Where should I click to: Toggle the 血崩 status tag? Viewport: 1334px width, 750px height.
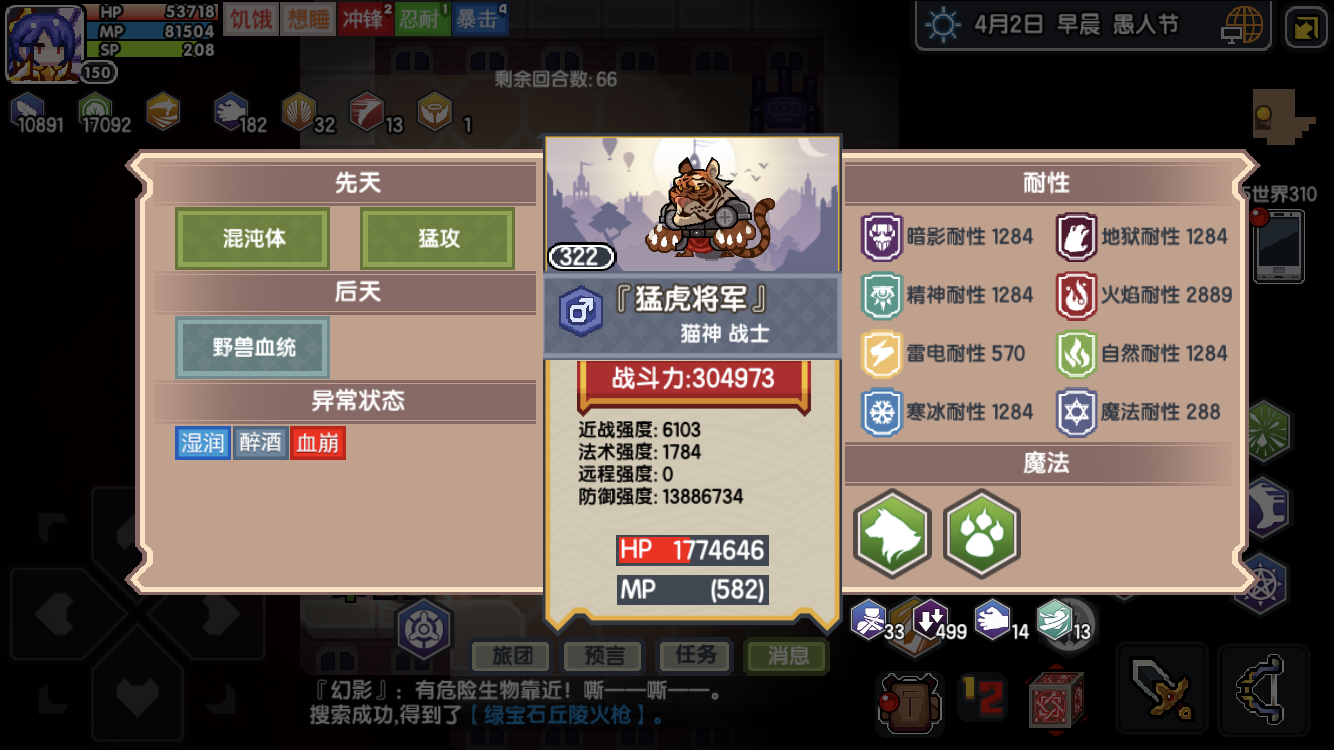tap(318, 442)
